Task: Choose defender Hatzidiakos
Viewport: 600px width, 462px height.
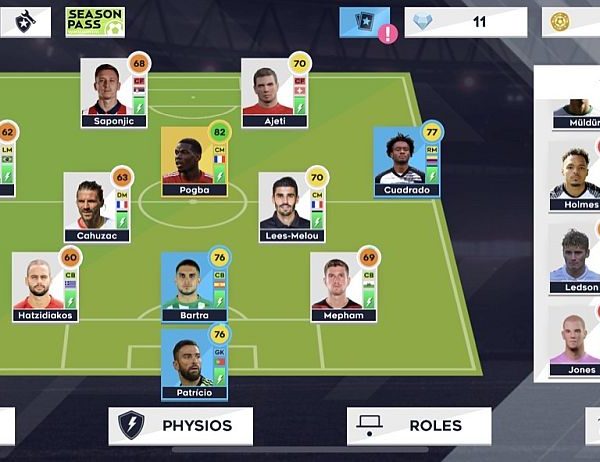Action: point(45,287)
